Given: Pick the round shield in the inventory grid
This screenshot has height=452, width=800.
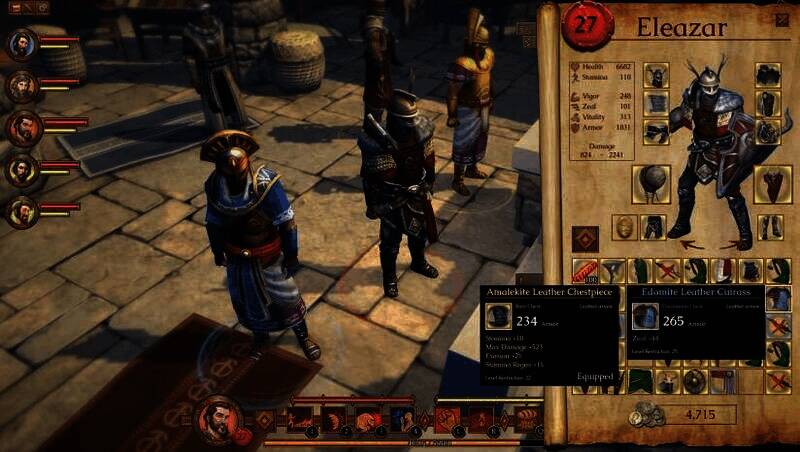Looking at the screenshot, I should click(694, 380).
